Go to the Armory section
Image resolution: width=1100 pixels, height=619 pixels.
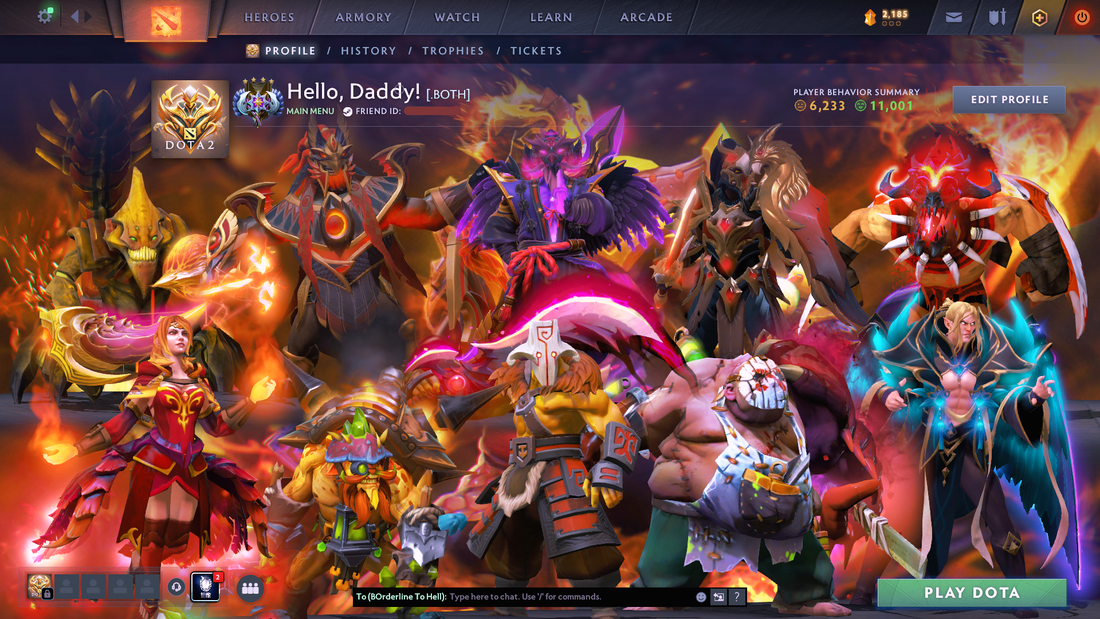(364, 17)
